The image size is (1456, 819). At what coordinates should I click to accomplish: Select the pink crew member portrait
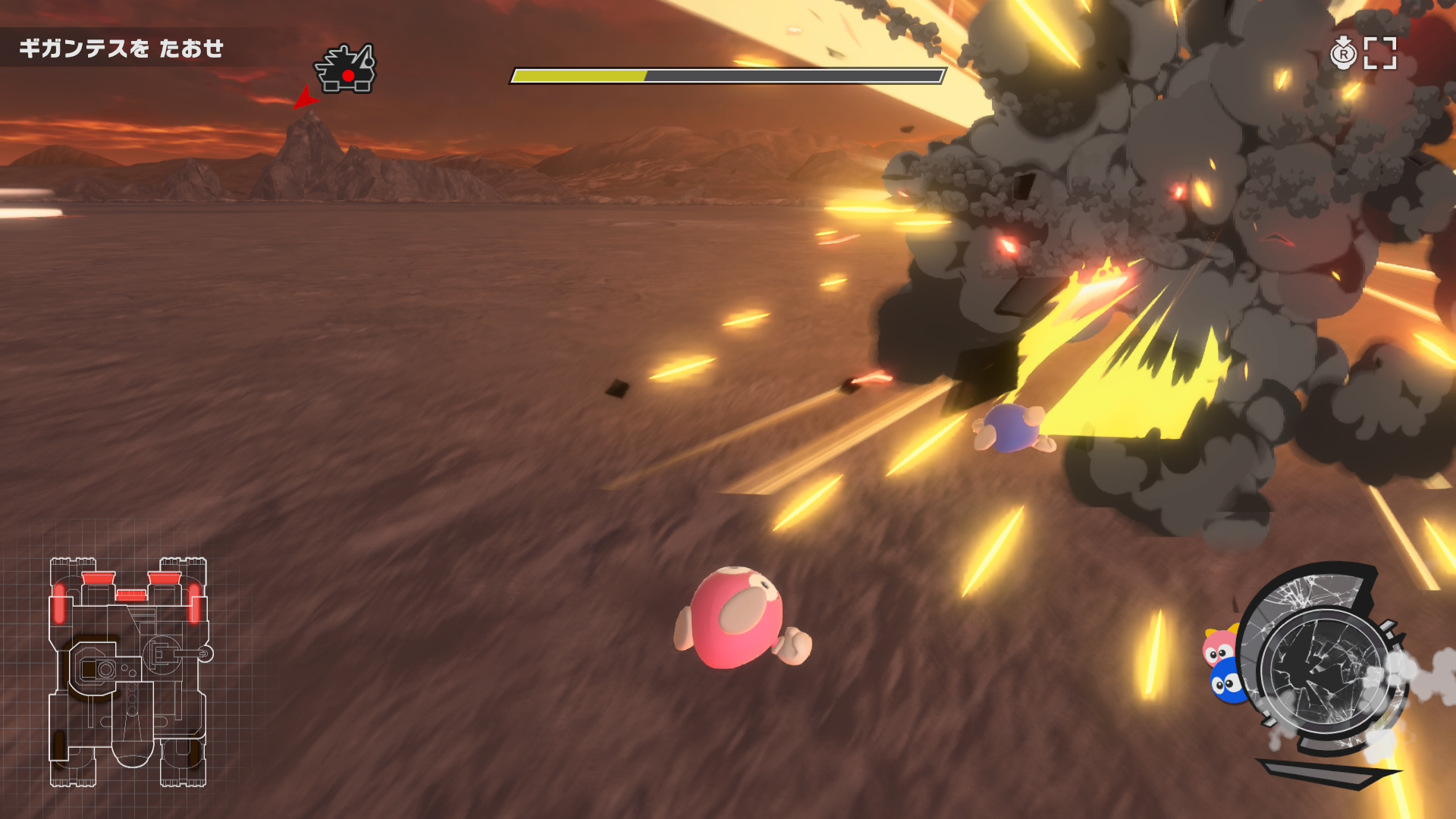click(1218, 647)
